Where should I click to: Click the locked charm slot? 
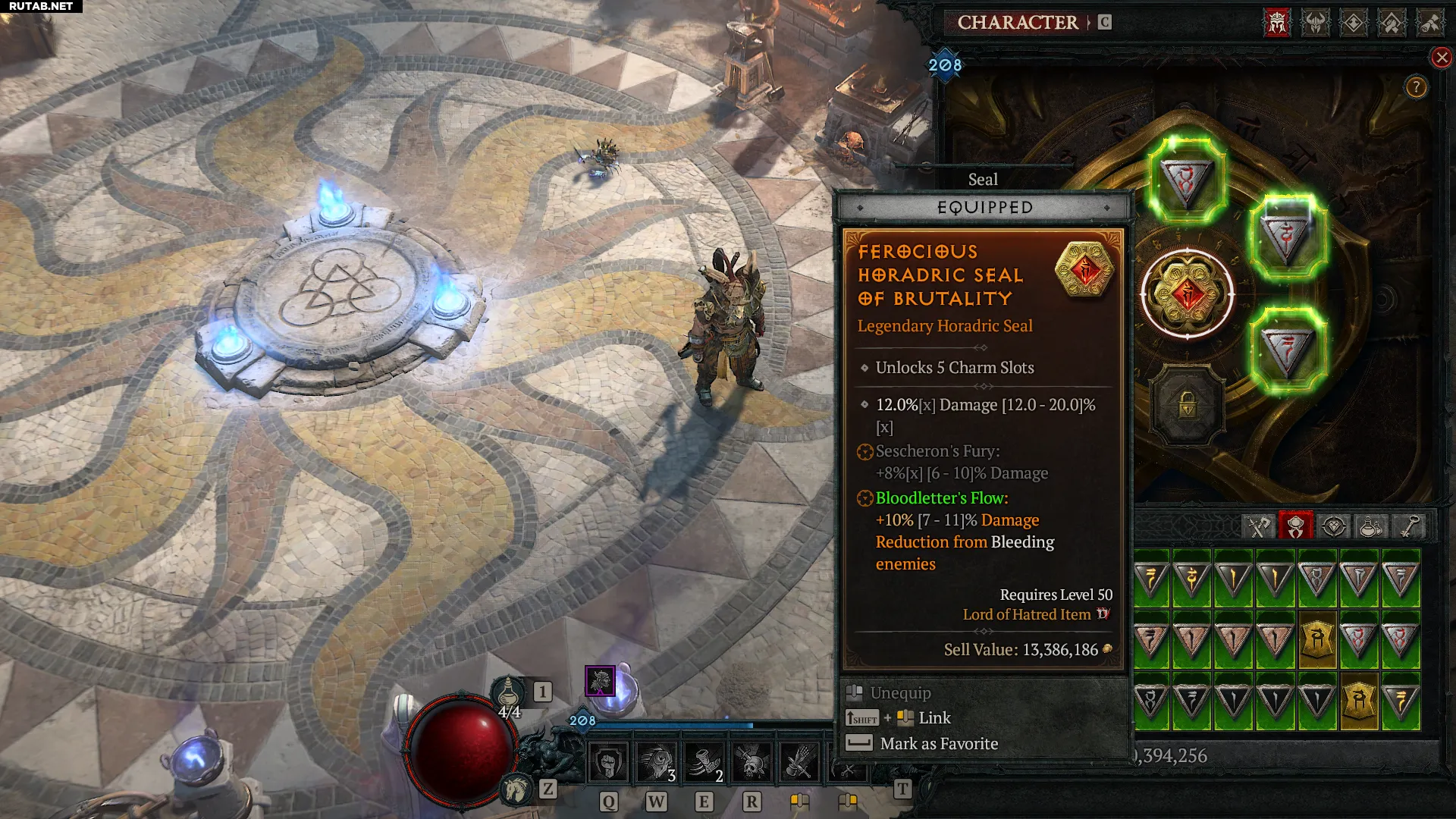click(x=1187, y=406)
